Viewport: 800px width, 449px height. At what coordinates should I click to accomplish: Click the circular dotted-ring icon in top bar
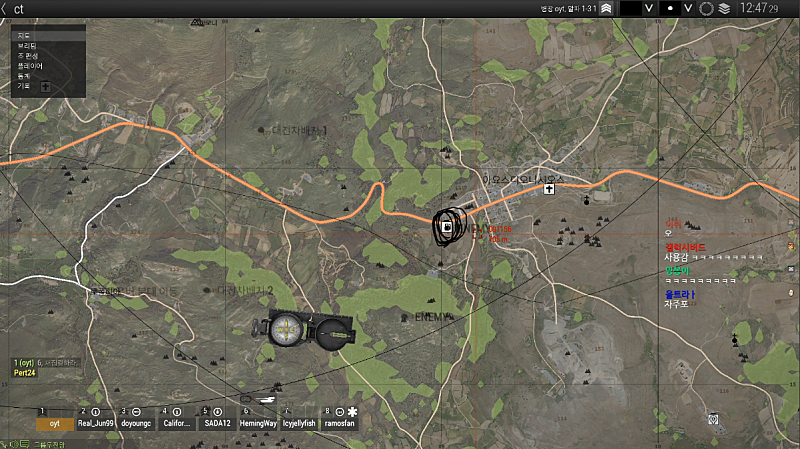706,8
